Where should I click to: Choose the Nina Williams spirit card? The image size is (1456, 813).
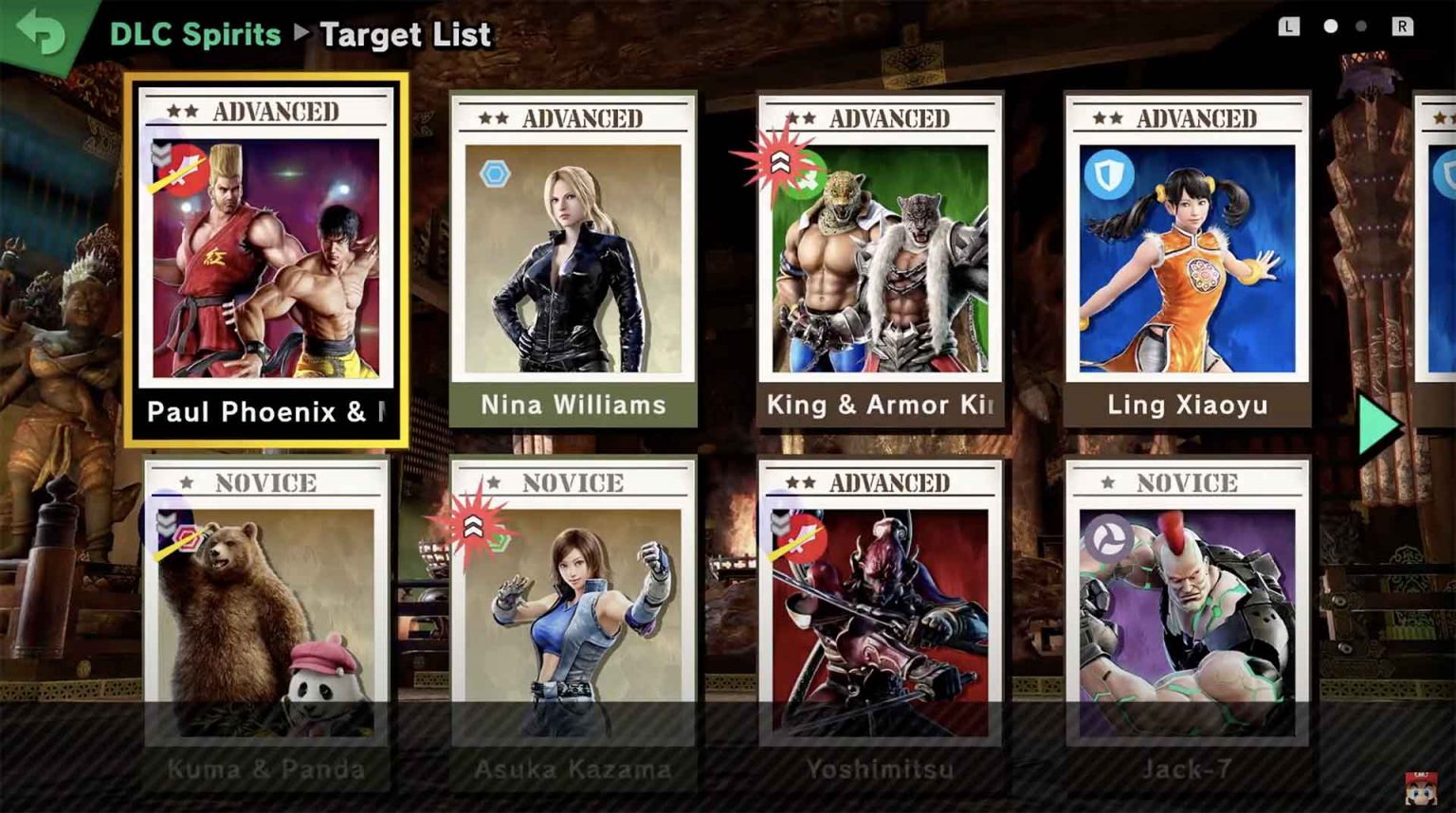tap(573, 258)
